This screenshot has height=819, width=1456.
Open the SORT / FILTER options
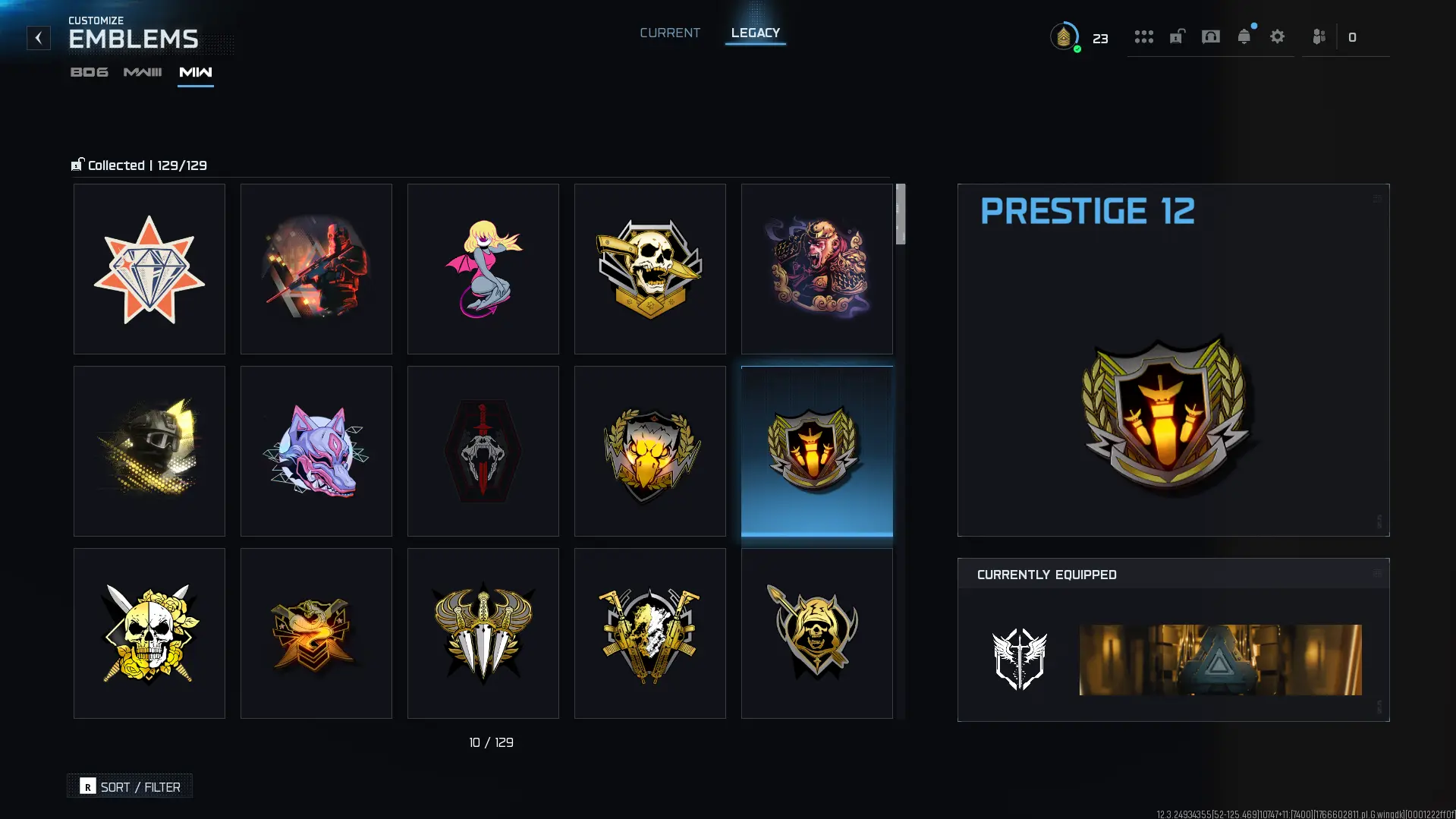(129, 786)
